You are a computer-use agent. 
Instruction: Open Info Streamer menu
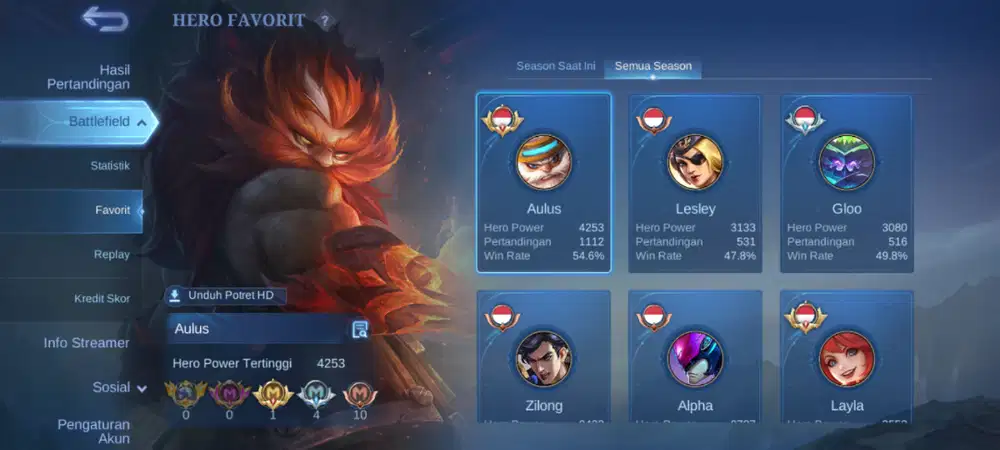[86, 343]
